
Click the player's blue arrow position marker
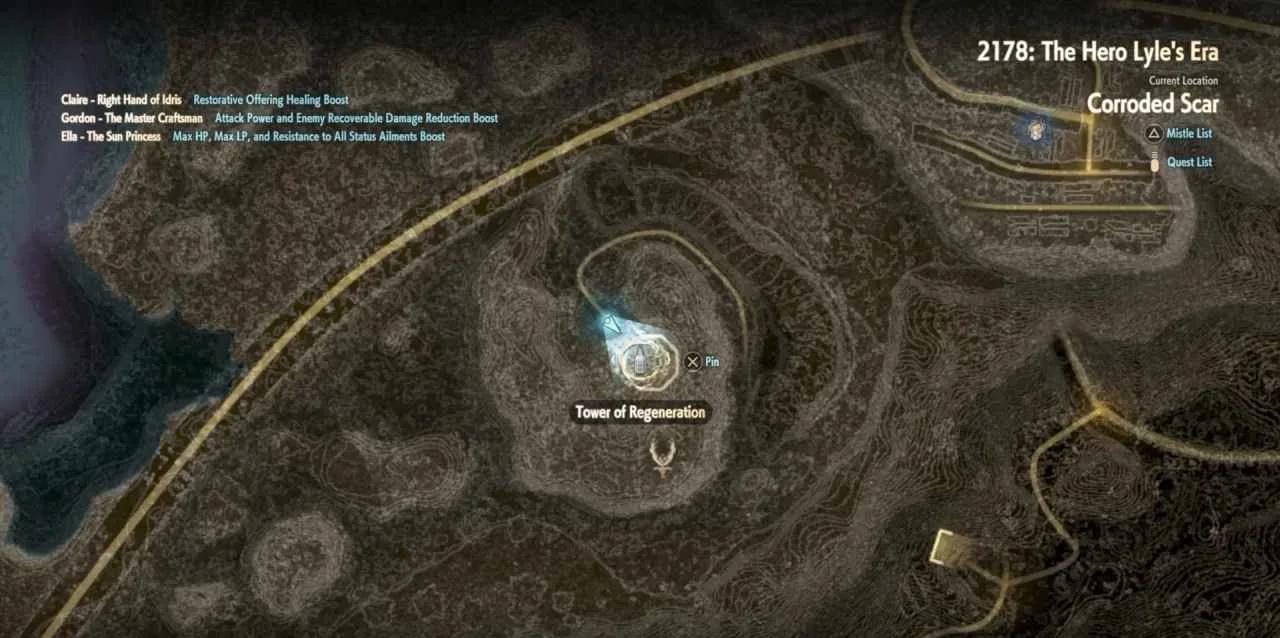coord(610,323)
